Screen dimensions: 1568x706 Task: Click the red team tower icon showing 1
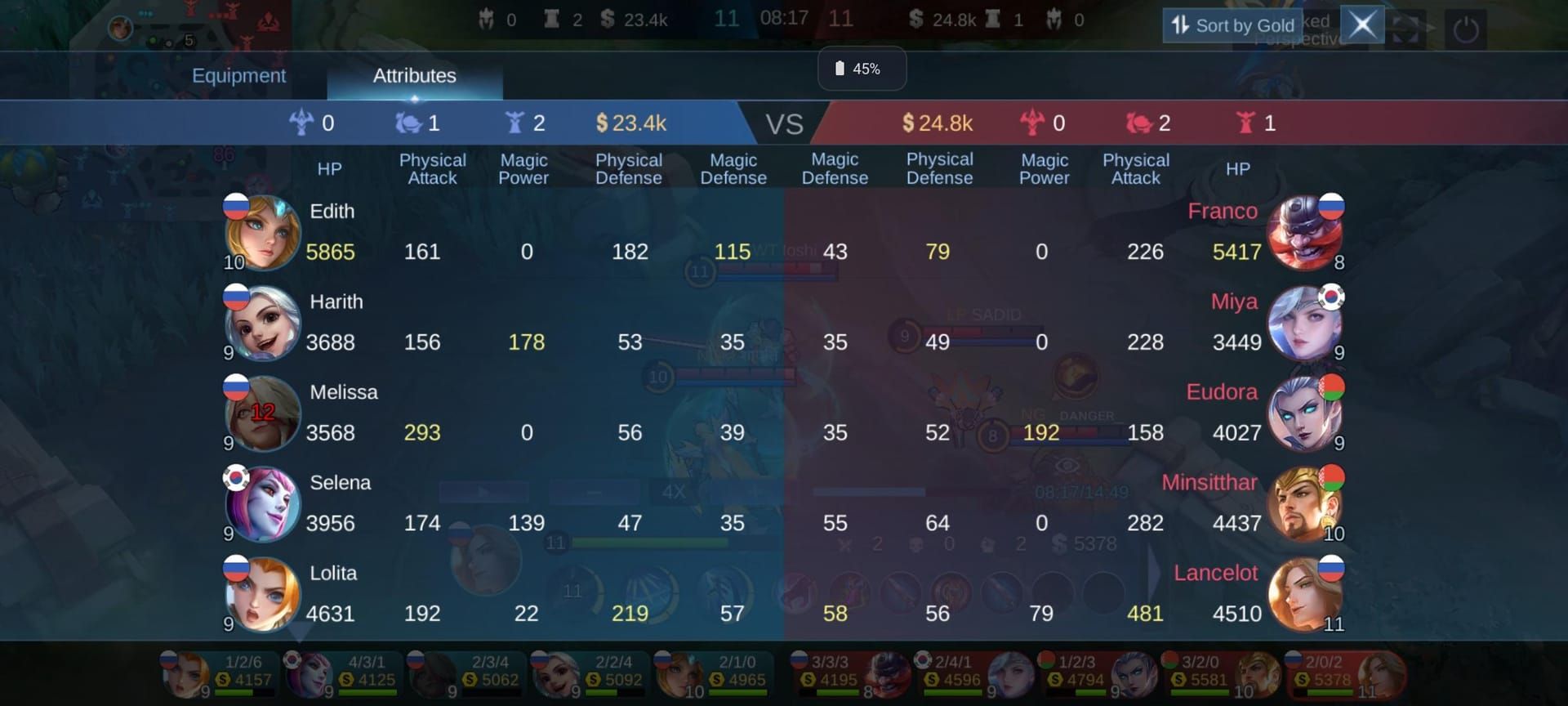click(1244, 123)
